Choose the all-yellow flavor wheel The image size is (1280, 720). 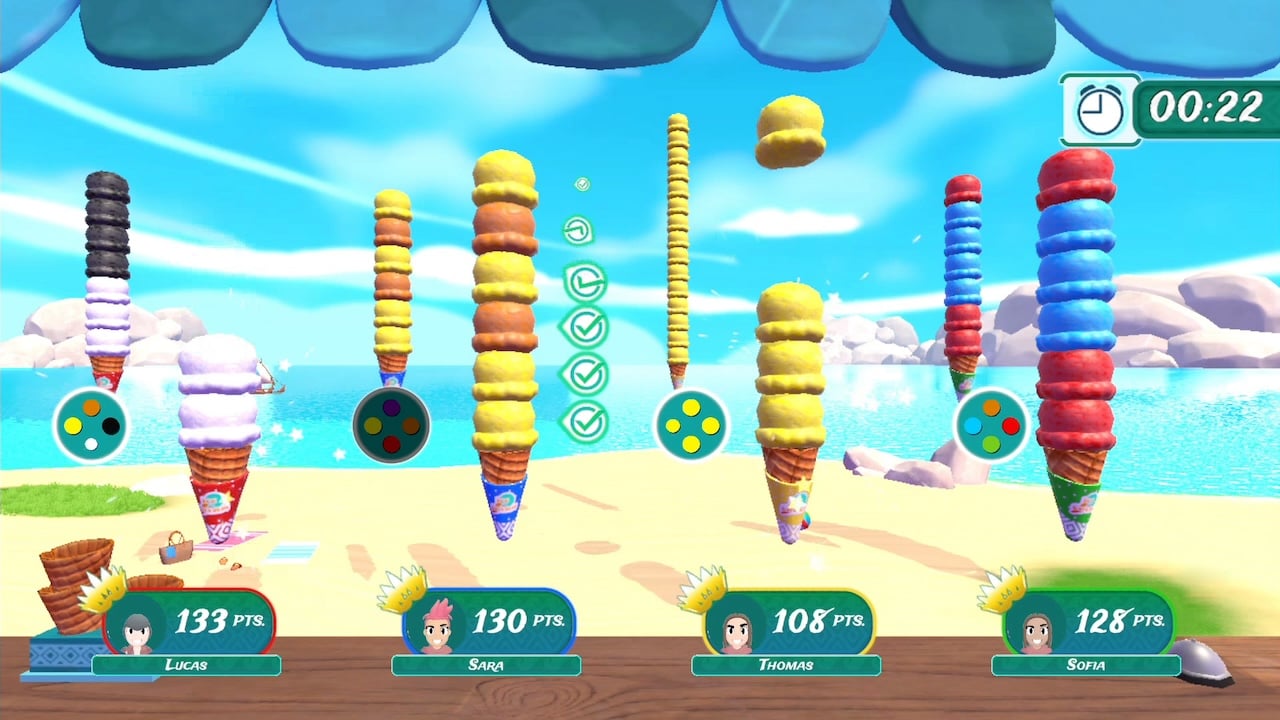pos(691,426)
